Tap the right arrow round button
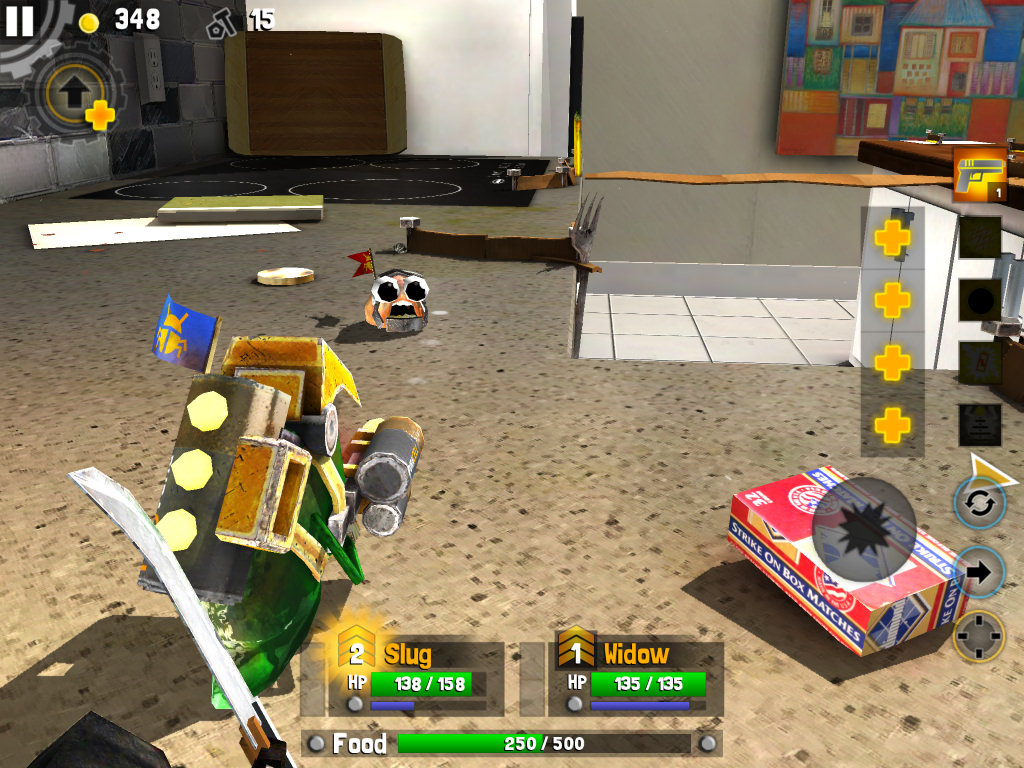Image resolution: width=1024 pixels, height=768 pixels. coord(979,572)
